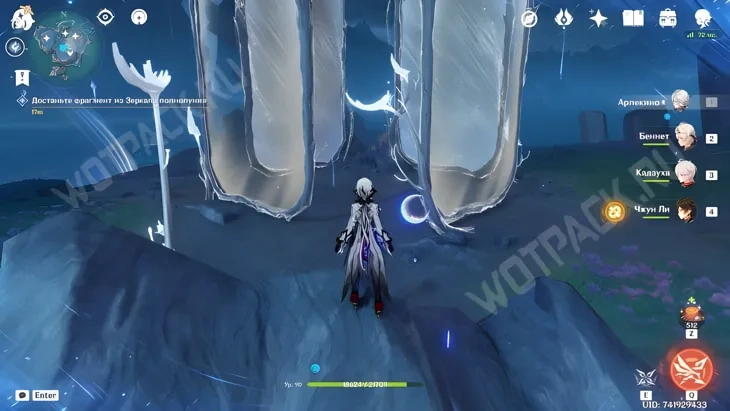Open the backpack inventory
Viewport: 730px width, 411px height.
tap(668, 18)
